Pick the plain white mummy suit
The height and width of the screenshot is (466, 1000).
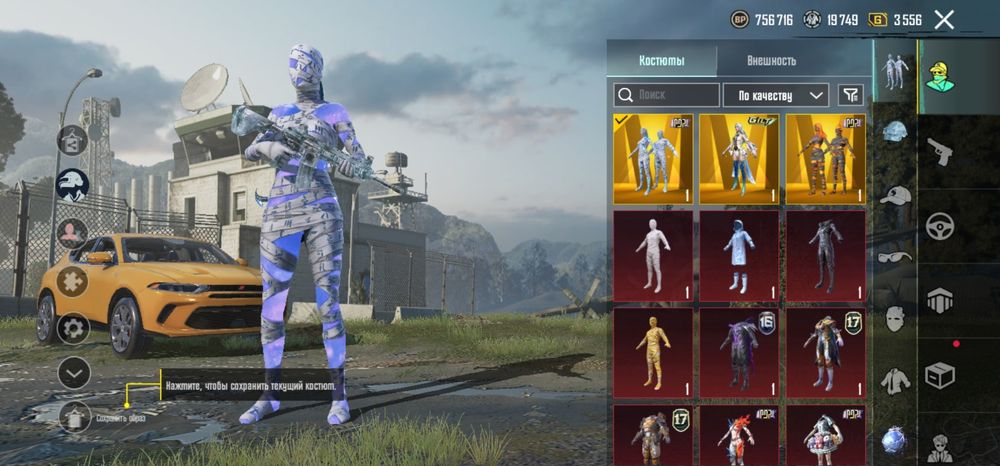tap(653, 255)
